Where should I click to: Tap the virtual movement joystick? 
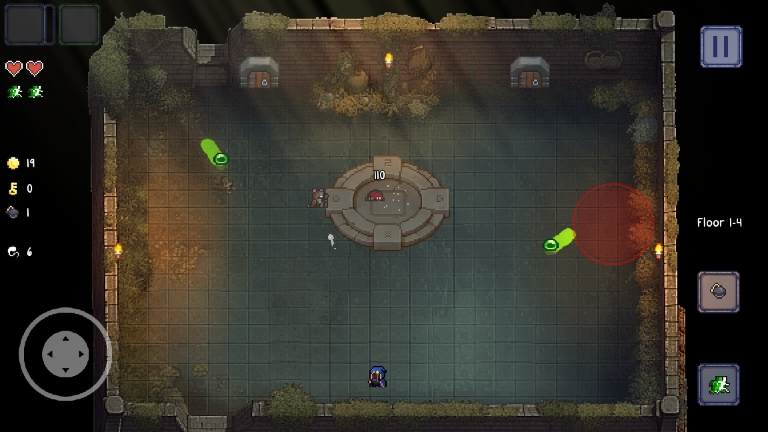[65, 353]
